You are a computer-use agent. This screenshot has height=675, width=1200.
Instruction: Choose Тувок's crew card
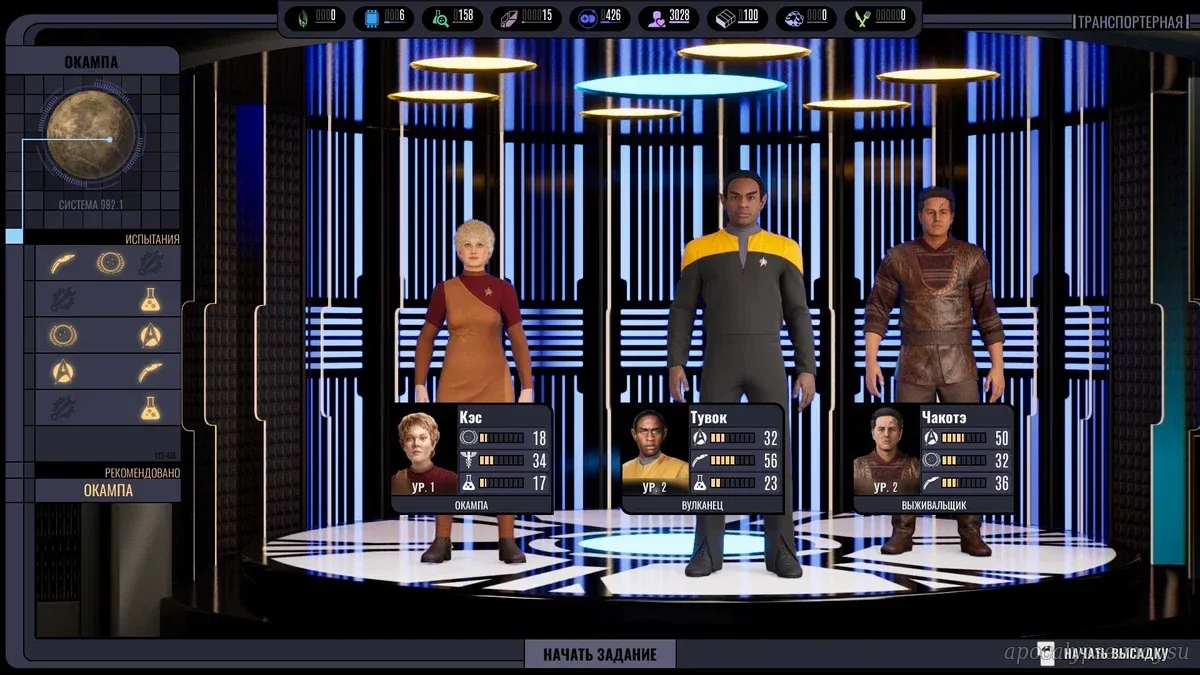tap(702, 458)
